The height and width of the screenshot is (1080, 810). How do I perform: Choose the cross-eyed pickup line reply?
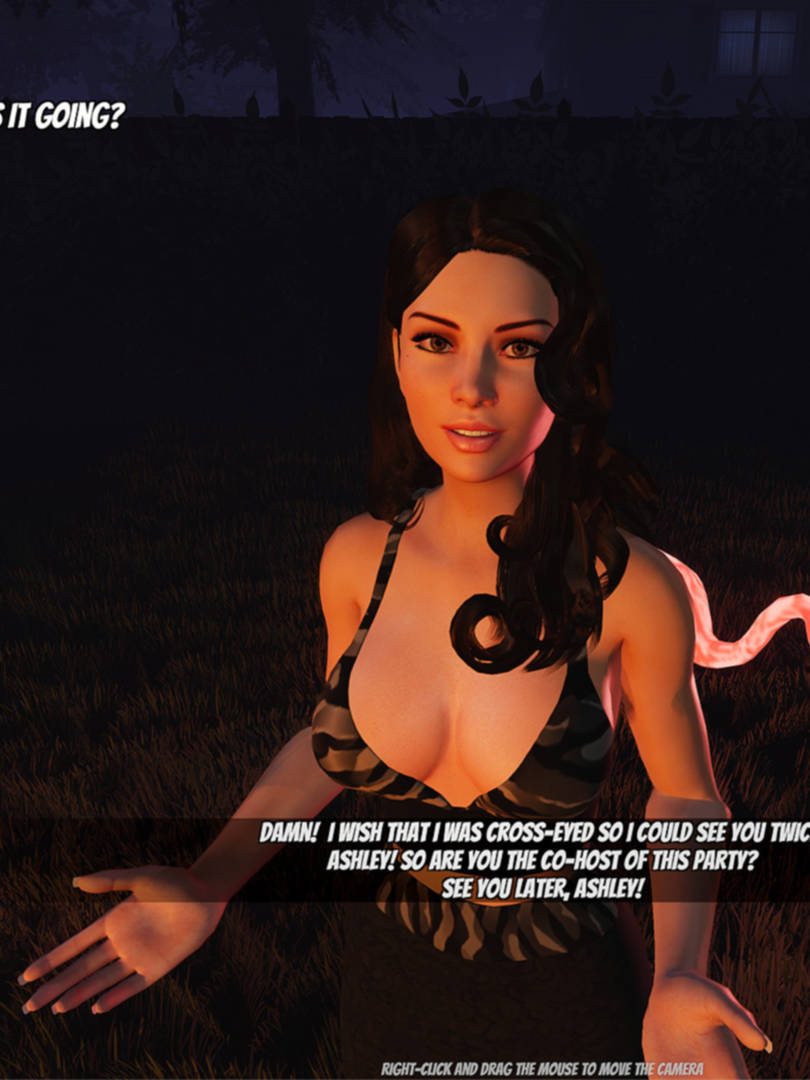(535, 833)
